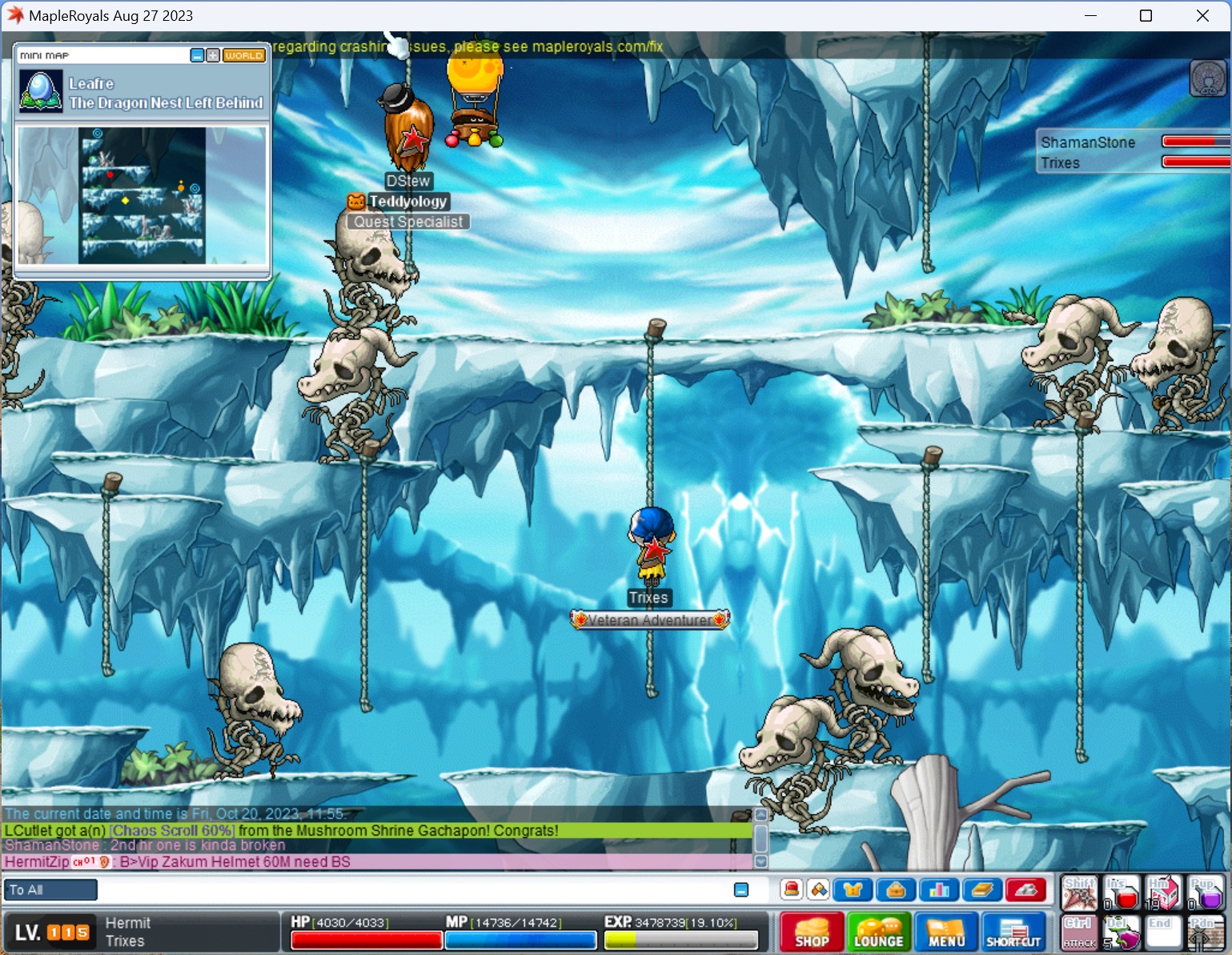Open the Cash Shop button

coord(812,932)
